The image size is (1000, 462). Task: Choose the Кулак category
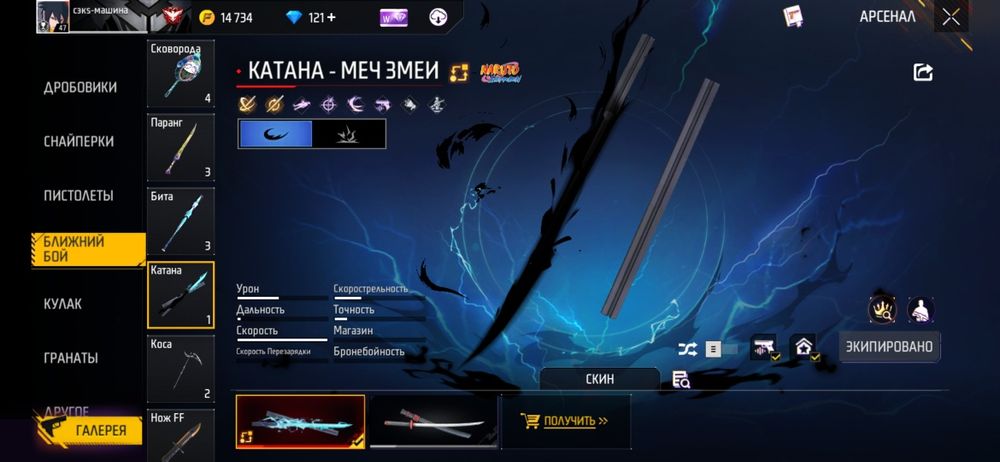[63, 303]
